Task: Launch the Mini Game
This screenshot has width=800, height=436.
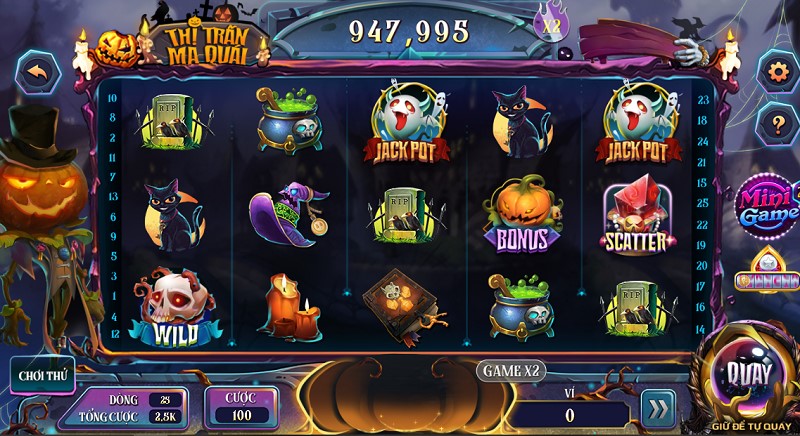Action: 770,205
